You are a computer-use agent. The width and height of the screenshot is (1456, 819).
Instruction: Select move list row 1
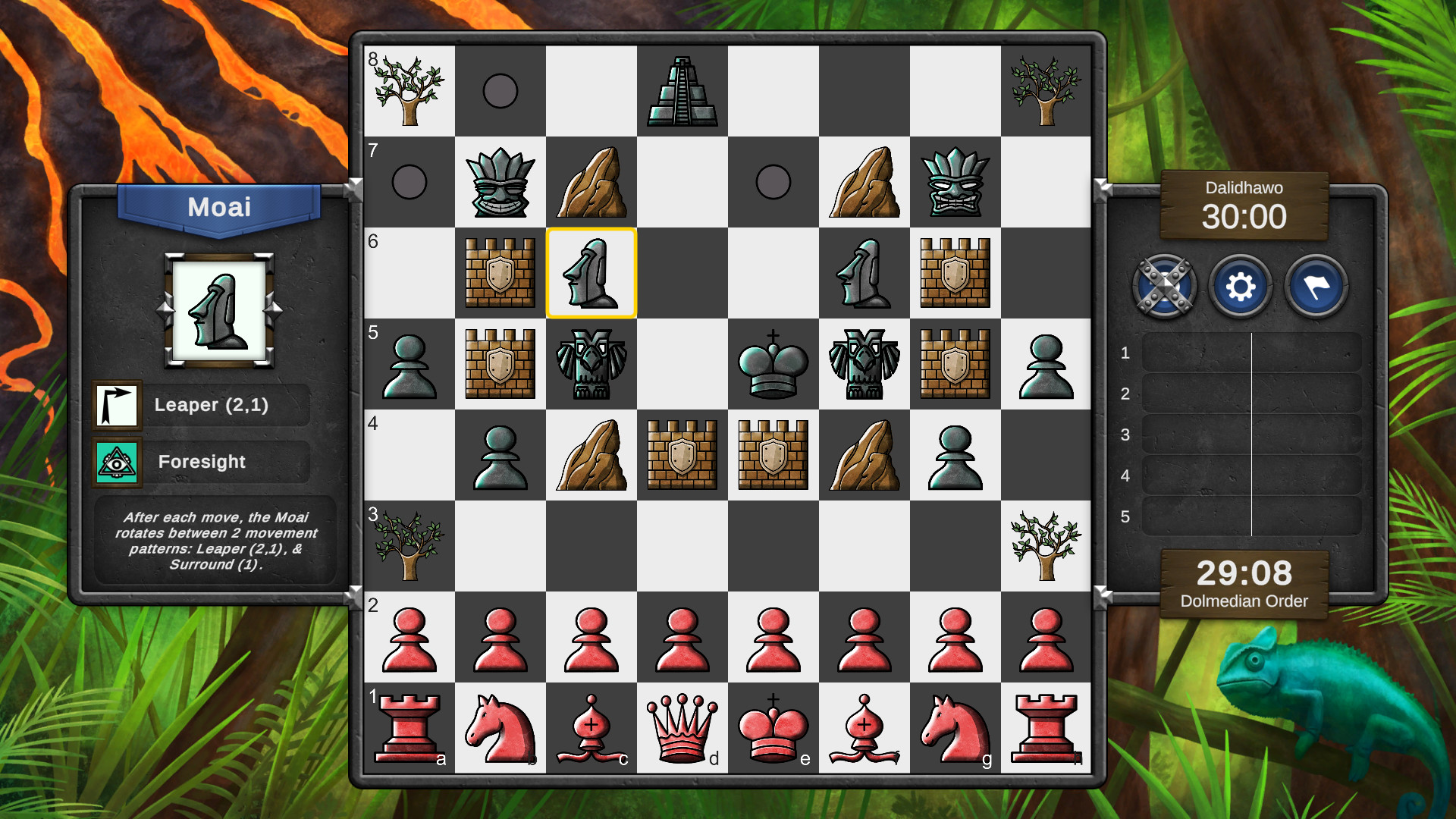(x=1251, y=353)
